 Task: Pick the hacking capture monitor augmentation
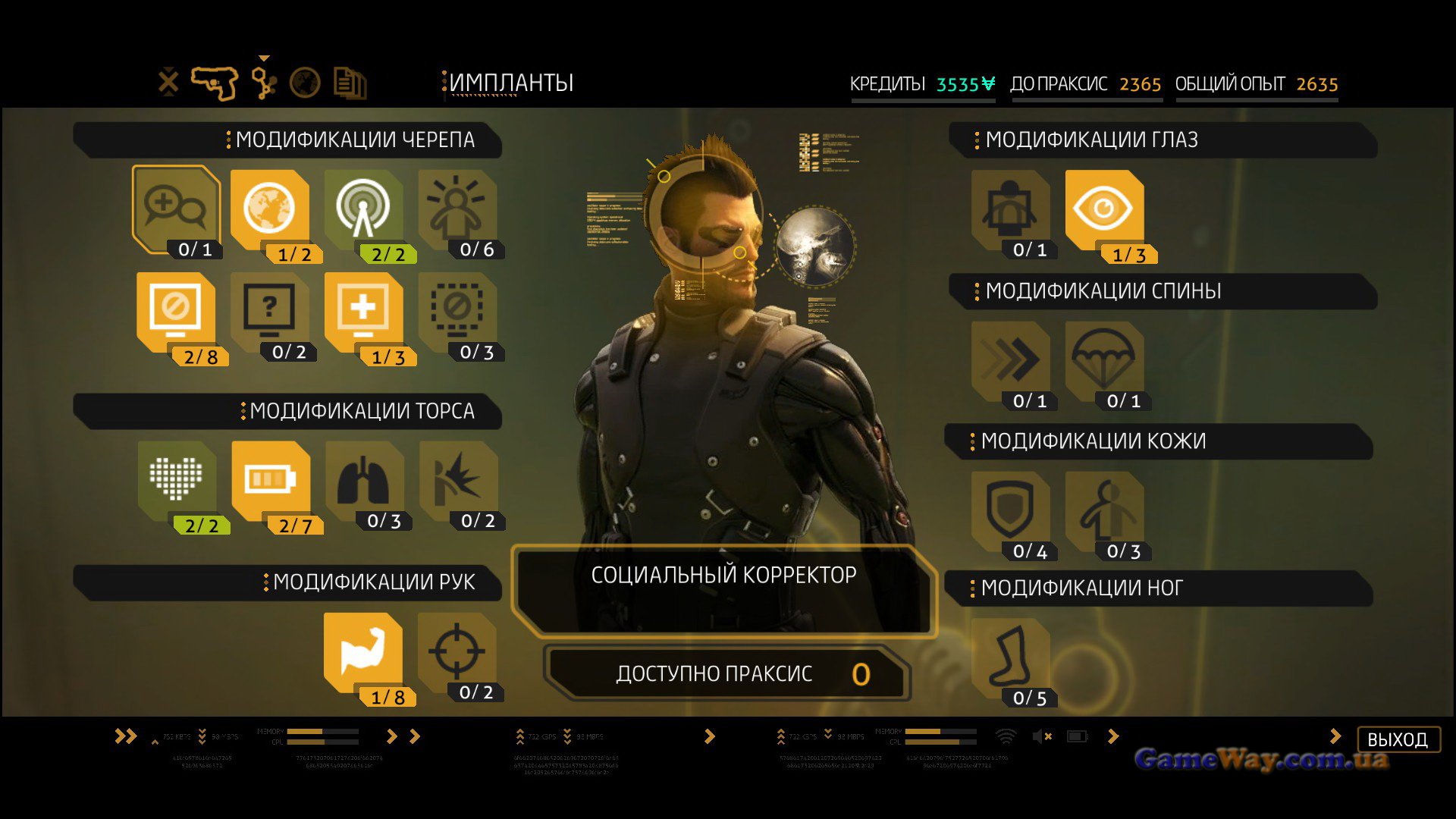click(176, 311)
